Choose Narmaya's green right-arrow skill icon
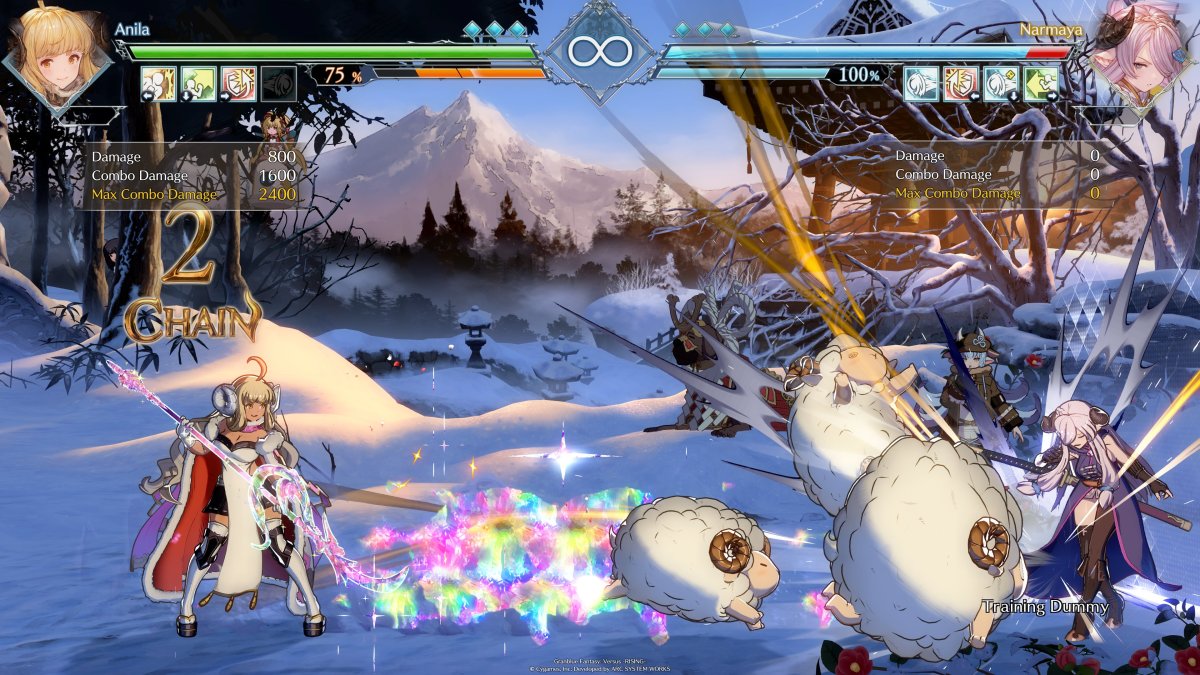The width and height of the screenshot is (1200, 675). click(x=1041, y=83)
